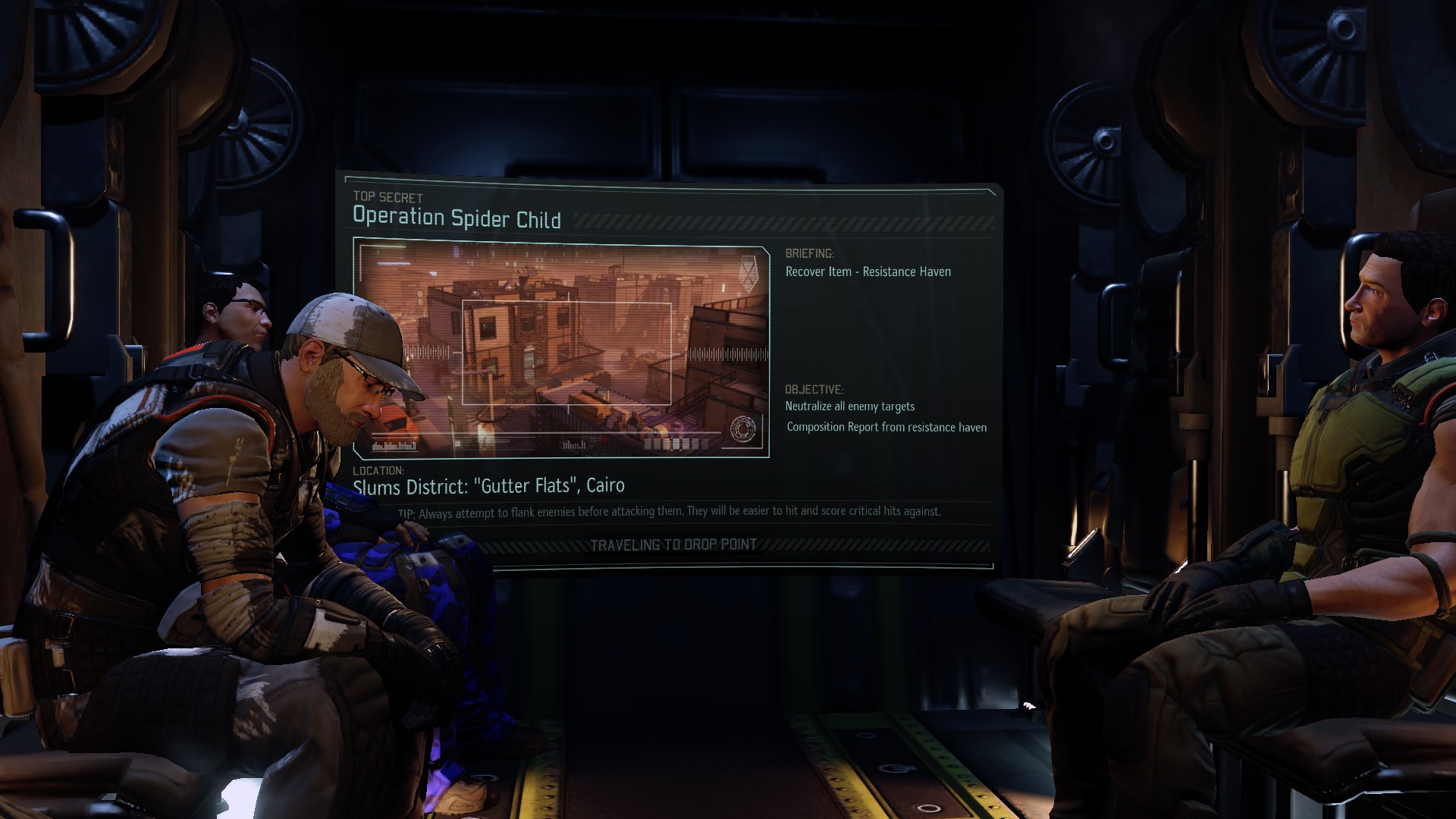
Task: Click the XCOM insignia on the map feed
Action: [x=749, y=275]
